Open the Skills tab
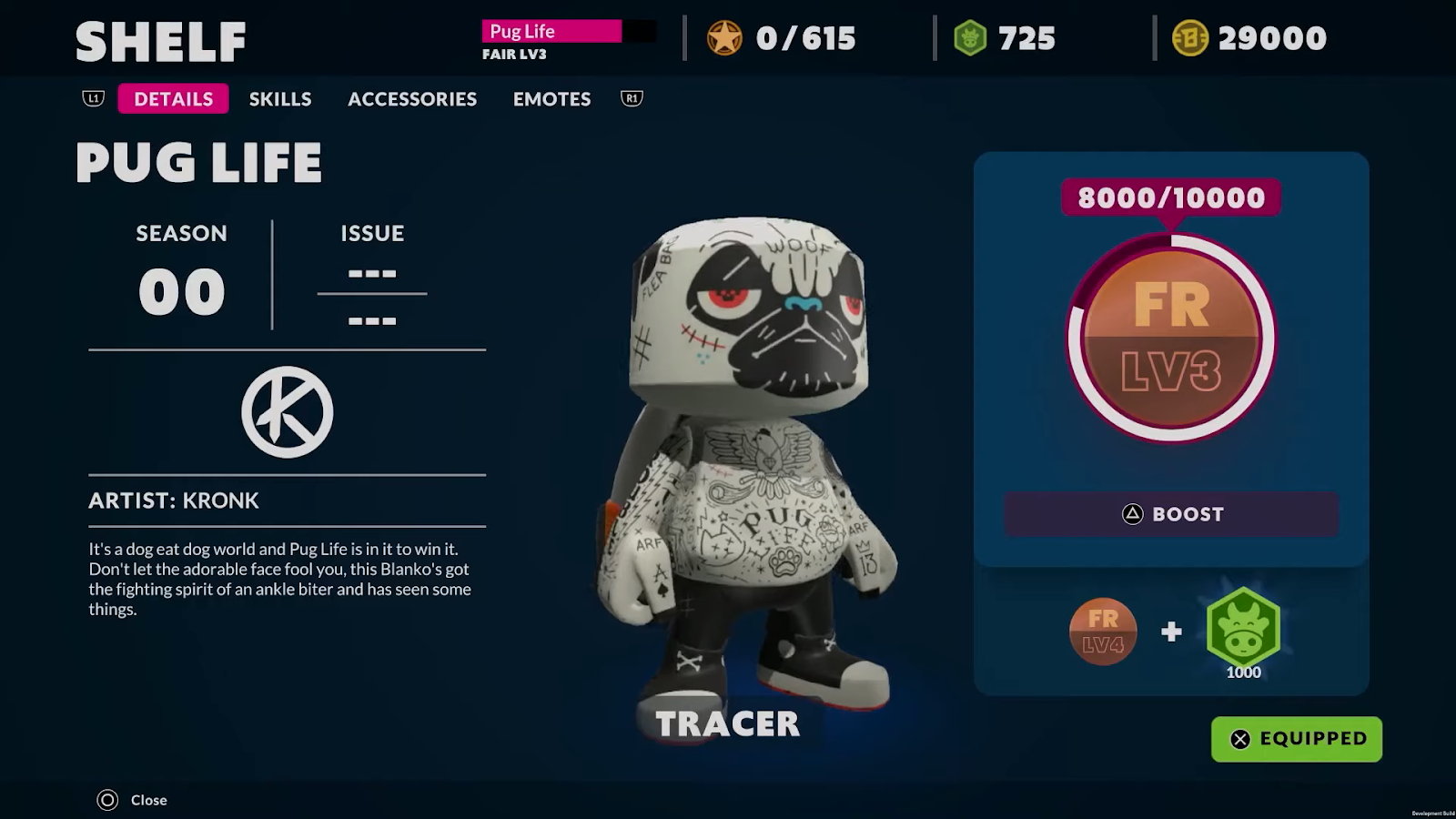Screen dimensions: 1456x819 tap(280, 99)
